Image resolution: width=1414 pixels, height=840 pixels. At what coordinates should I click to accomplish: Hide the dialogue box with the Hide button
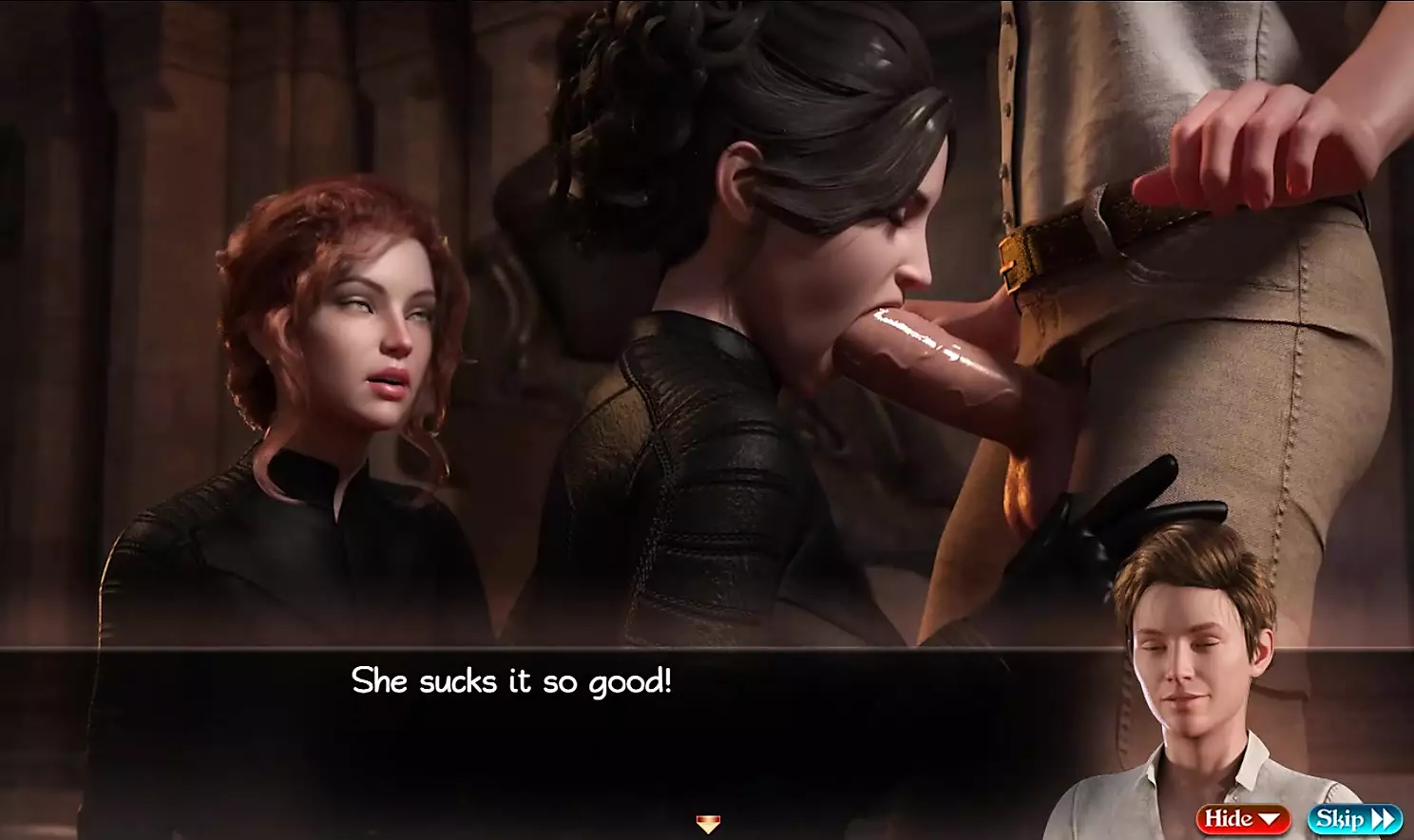pyautogui.click(x=1242, y=818)
